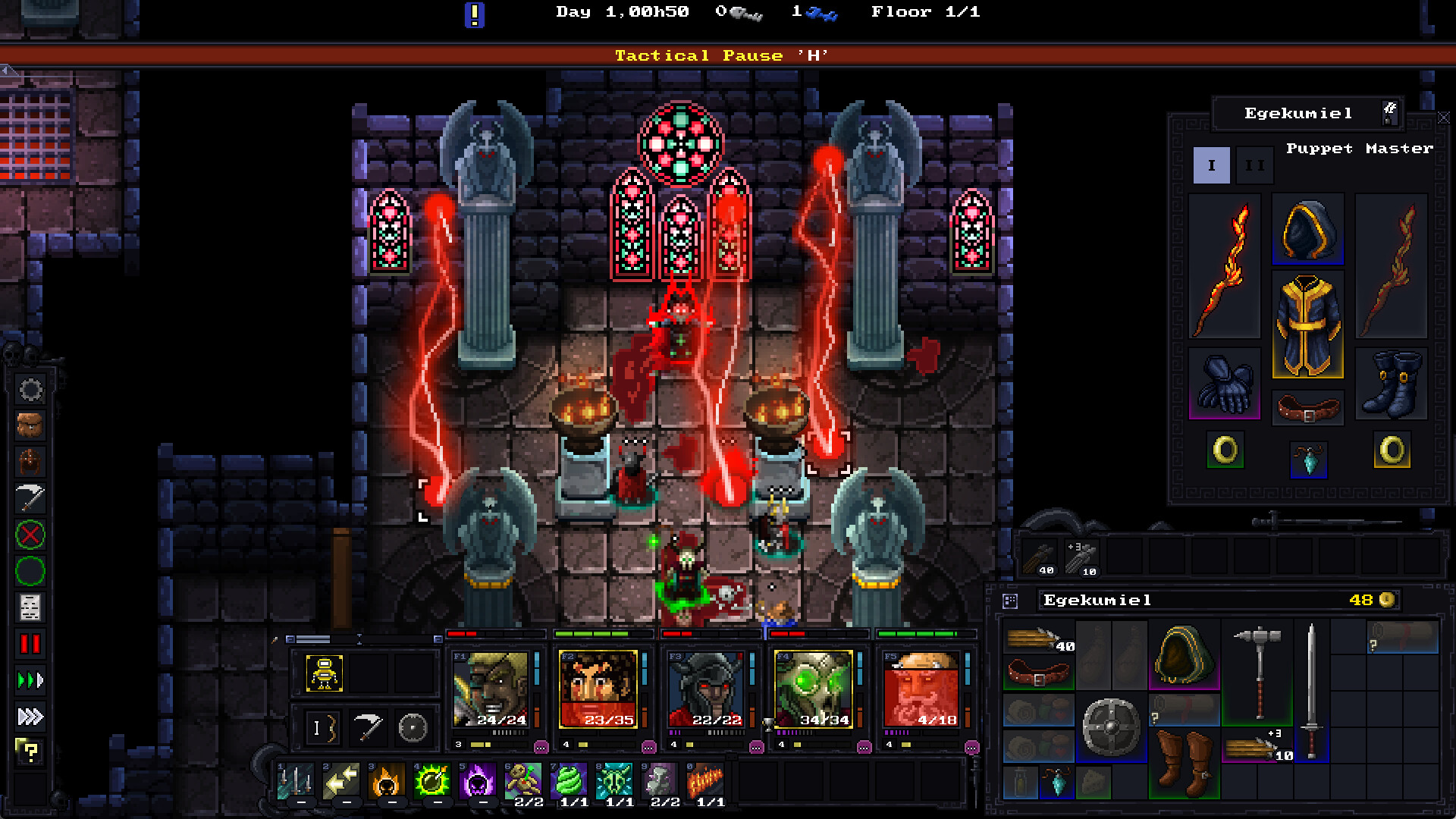
Task: Select the green-goggled skull hero portrait F4
Action: tap(814, 689)
